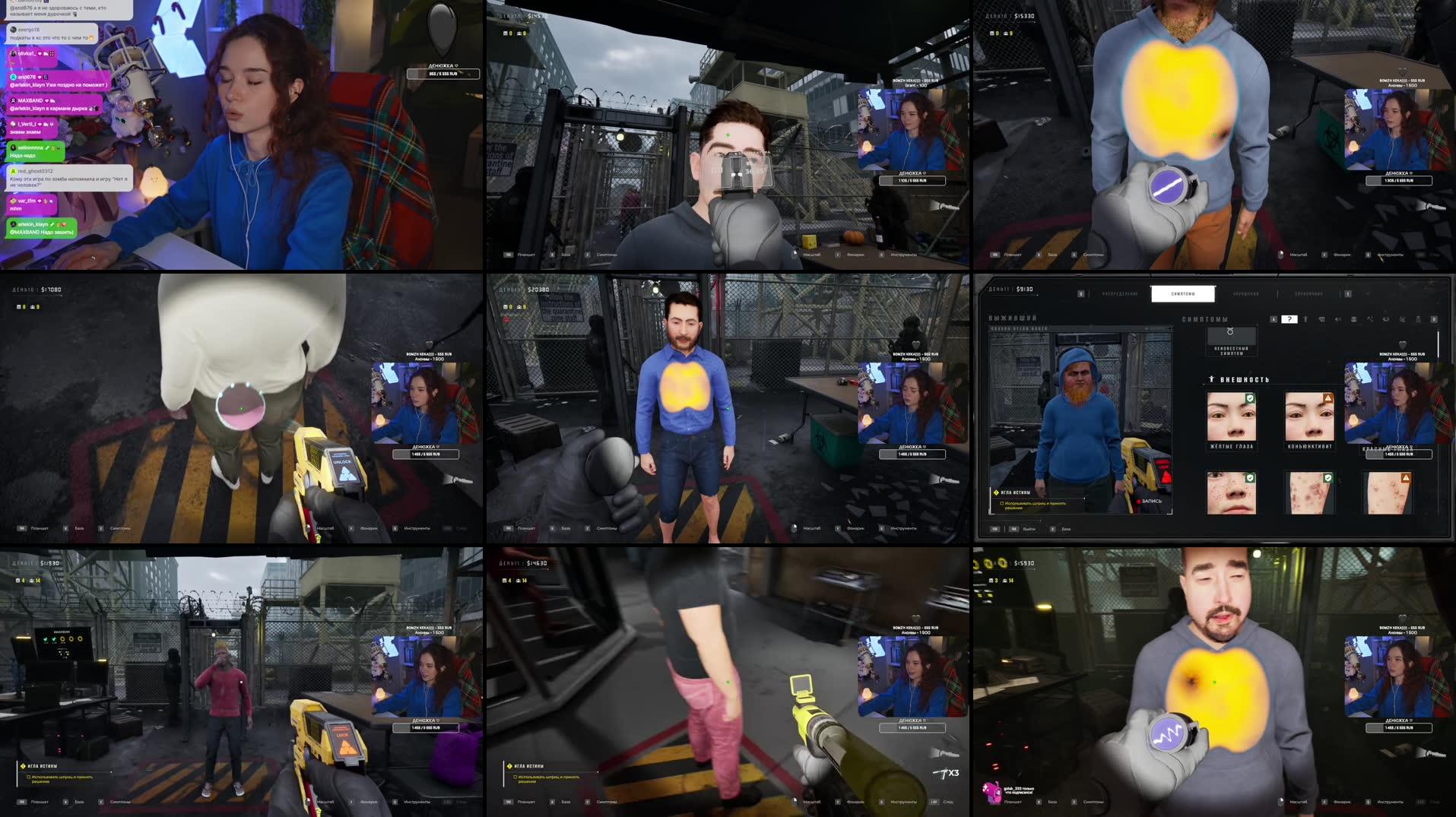Click the orange warning toggle on Коньюнктивит
Image resolution: width=1456 pixels, height=817 pixels.
(x=1328, y=397)
